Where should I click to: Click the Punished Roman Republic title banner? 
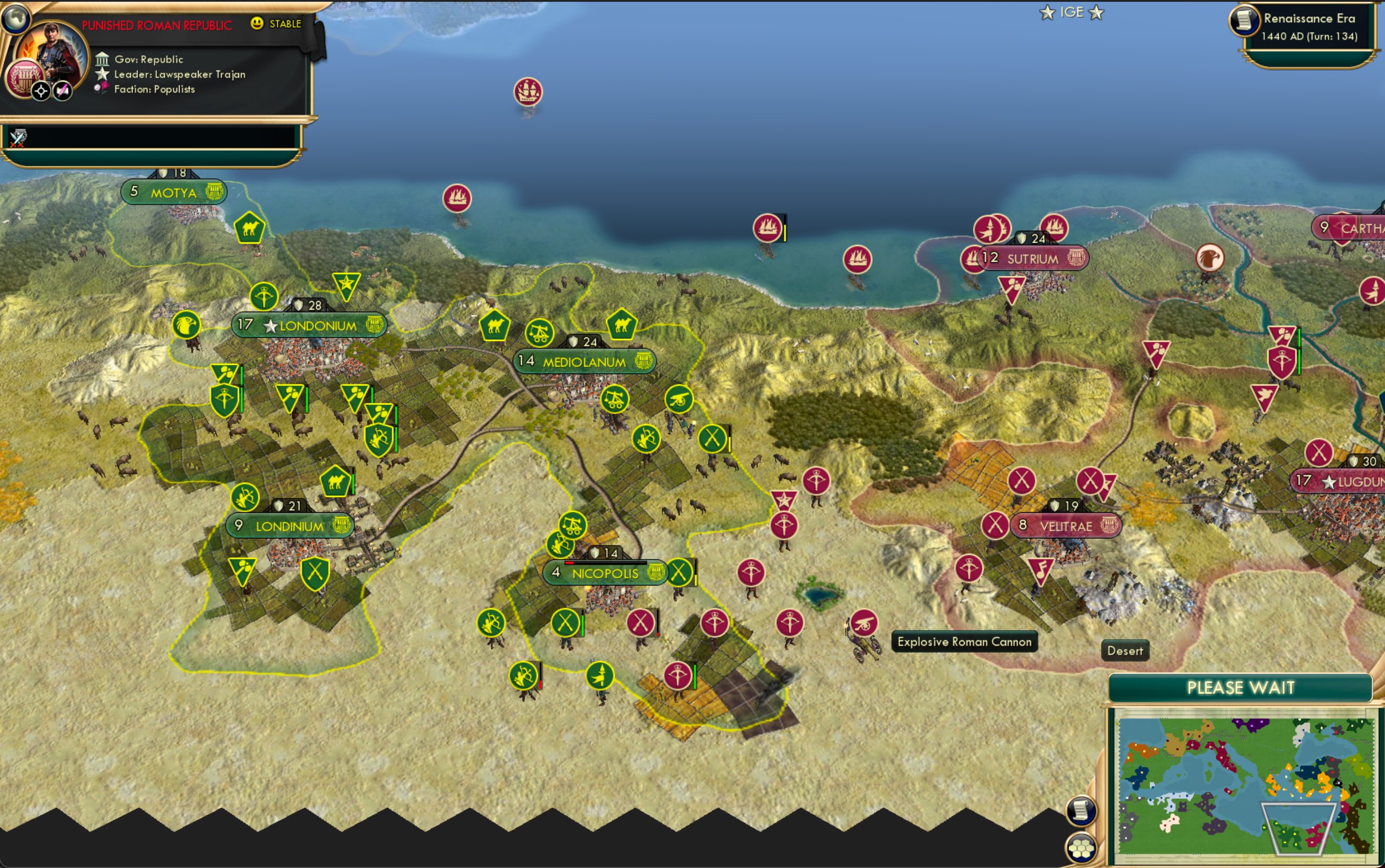(157, 24)
